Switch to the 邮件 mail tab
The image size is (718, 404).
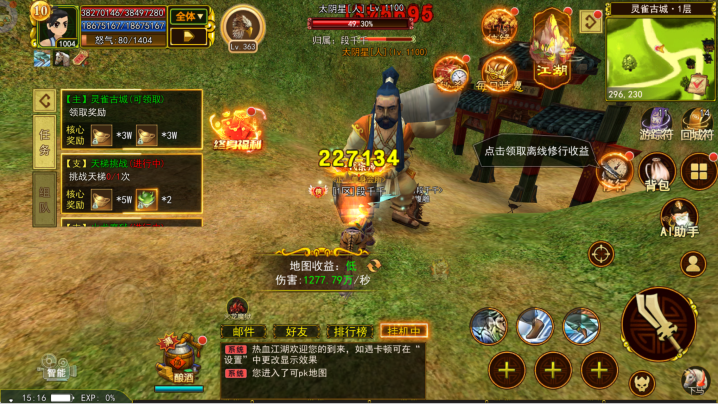pos(243,331)
